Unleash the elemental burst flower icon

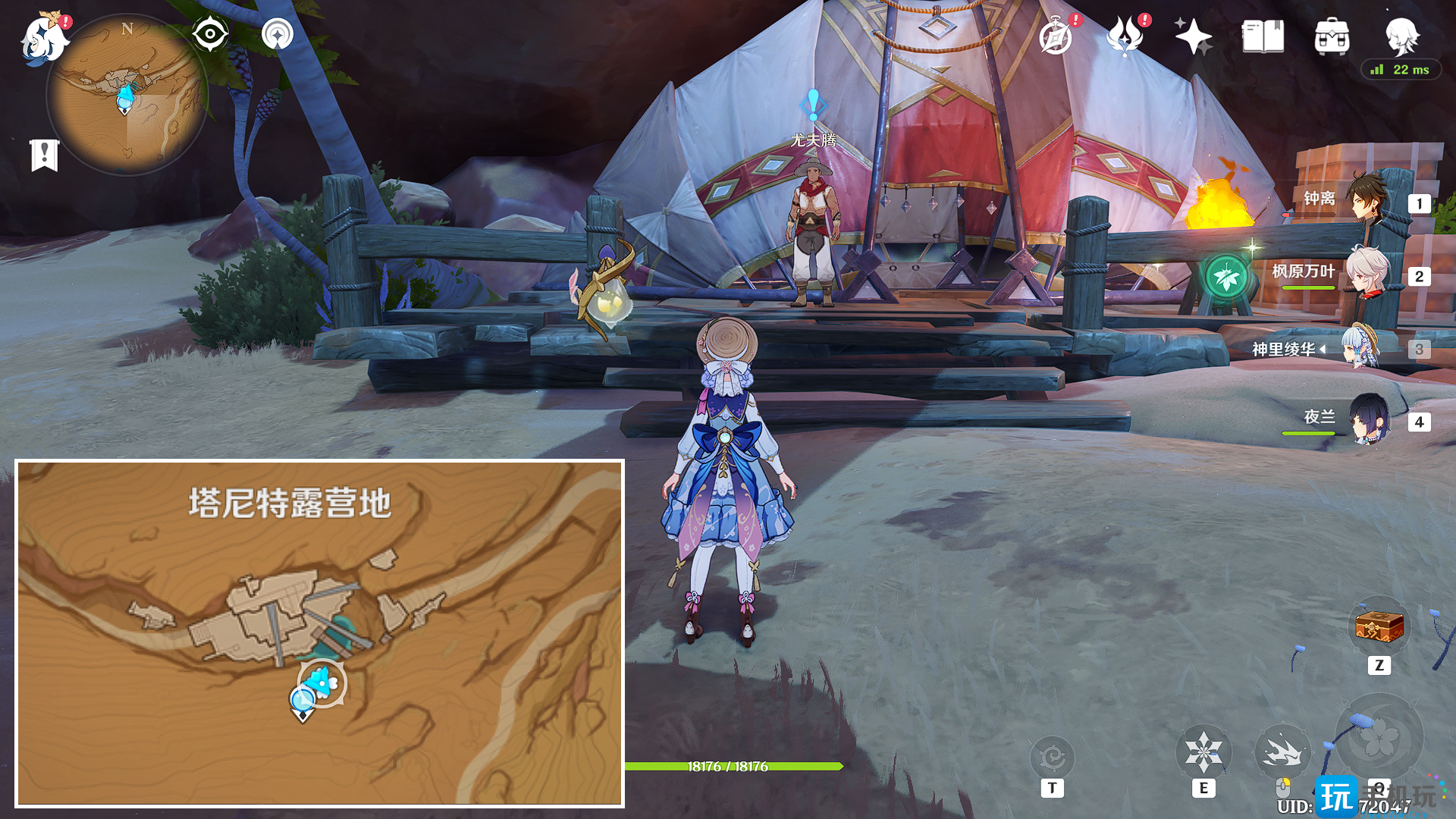coord(1378,739)
